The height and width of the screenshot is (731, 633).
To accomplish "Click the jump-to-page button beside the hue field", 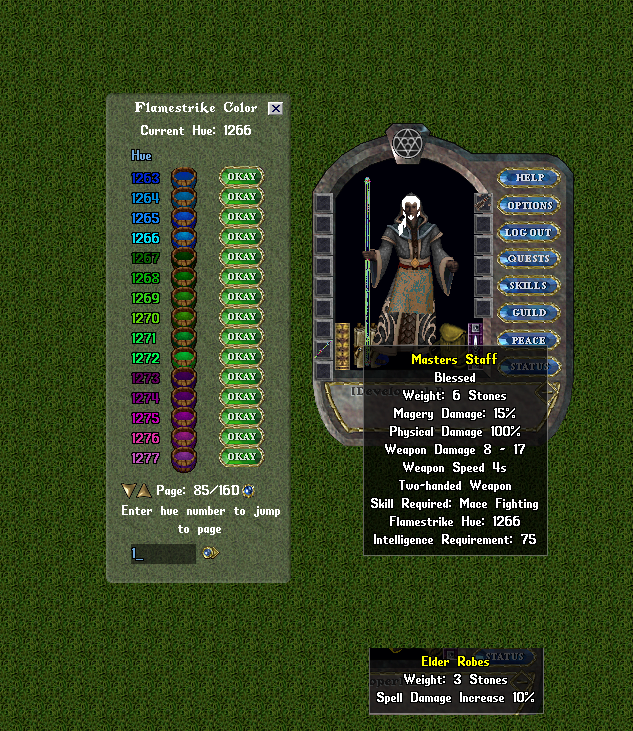I will click(210, 552).
